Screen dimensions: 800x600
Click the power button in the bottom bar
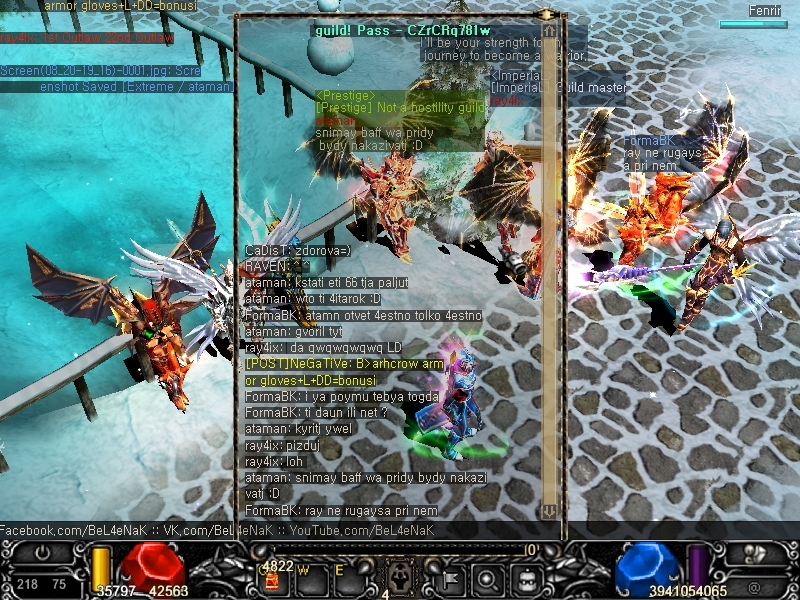click(x=42, y=552)
